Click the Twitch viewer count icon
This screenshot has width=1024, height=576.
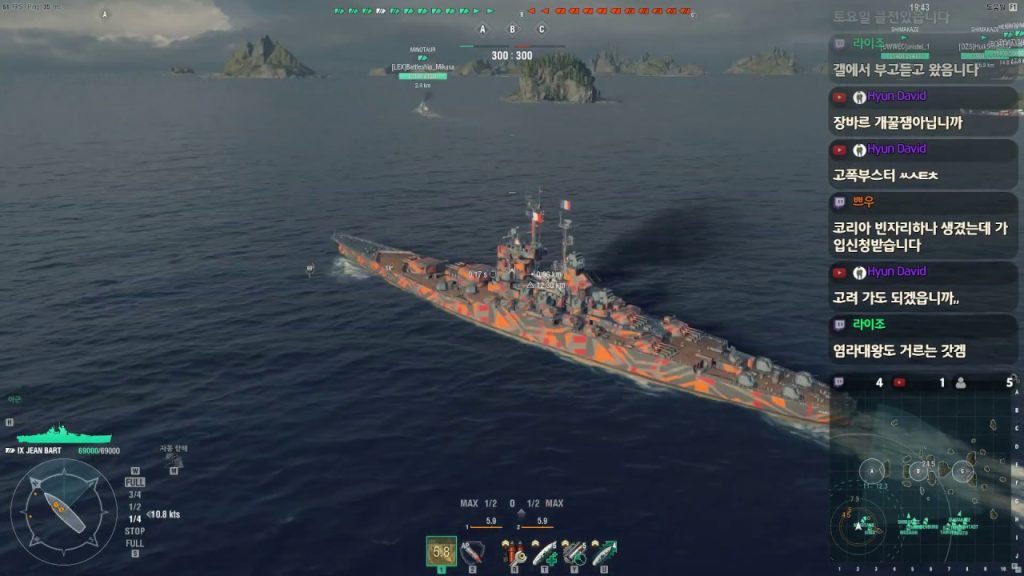838,382
